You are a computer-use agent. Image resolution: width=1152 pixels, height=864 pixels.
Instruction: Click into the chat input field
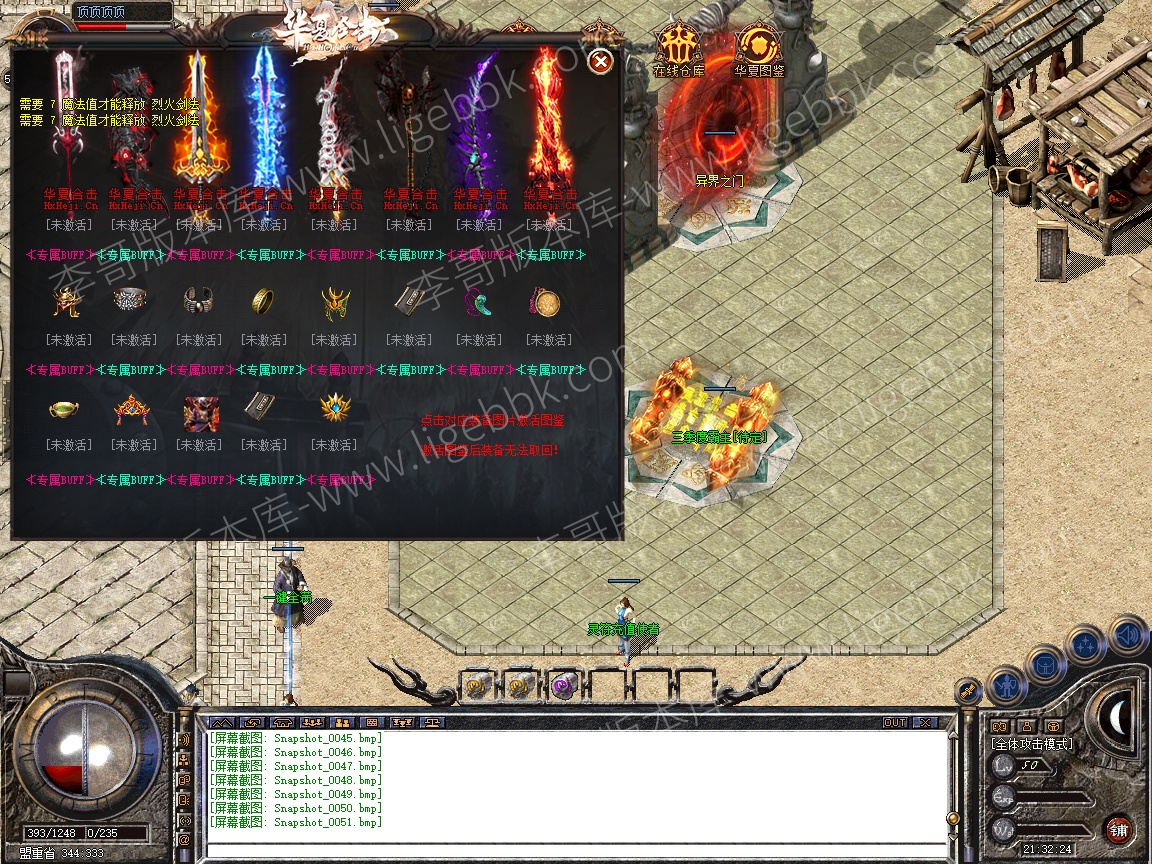[575, 850]
